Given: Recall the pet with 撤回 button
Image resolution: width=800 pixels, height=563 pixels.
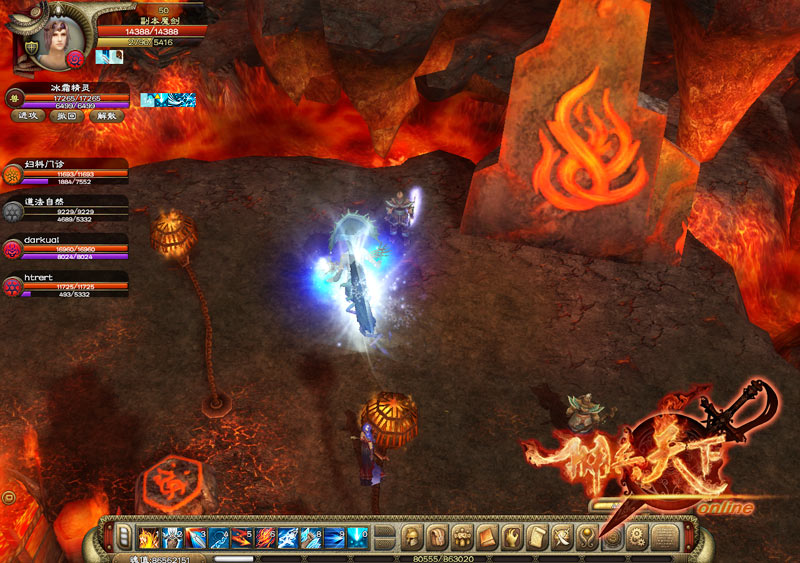Looking at the screenshot, I should coord(65,115).
